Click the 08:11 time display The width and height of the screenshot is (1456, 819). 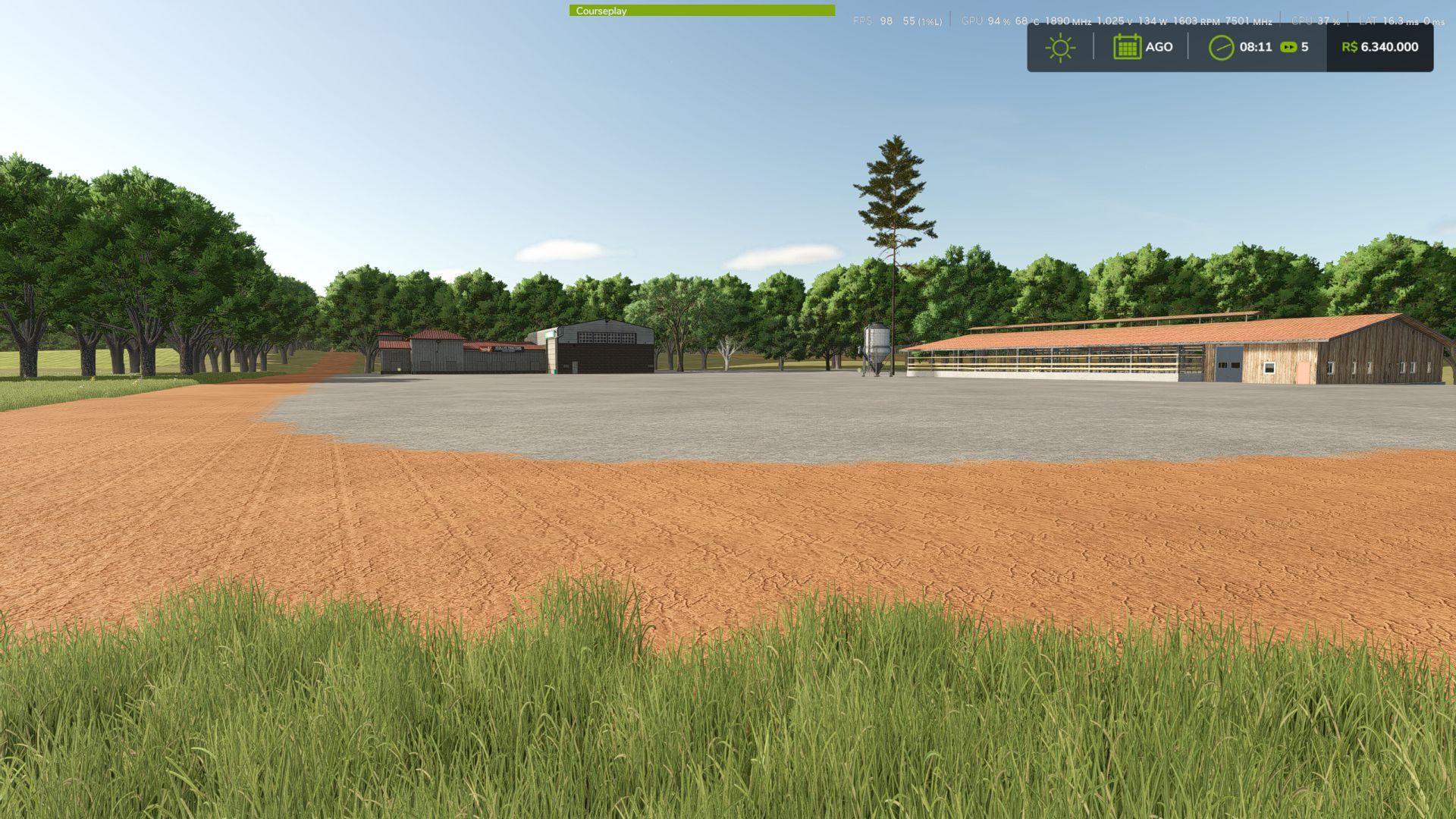tap(1255, 47)
